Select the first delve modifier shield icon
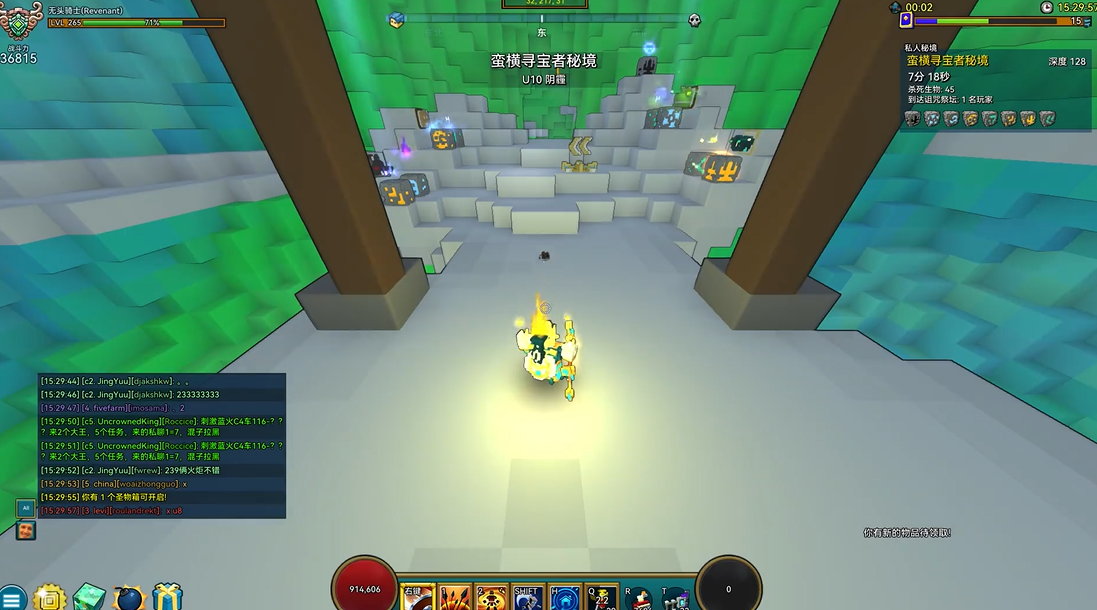Screen dimensions: 1097x610 tap(912, 119)
